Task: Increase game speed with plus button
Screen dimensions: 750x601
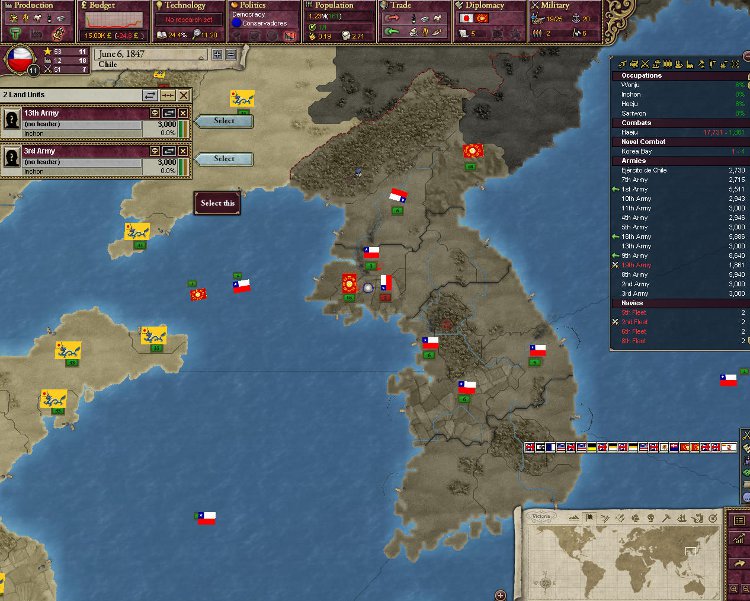Action: tap(216, 54)
